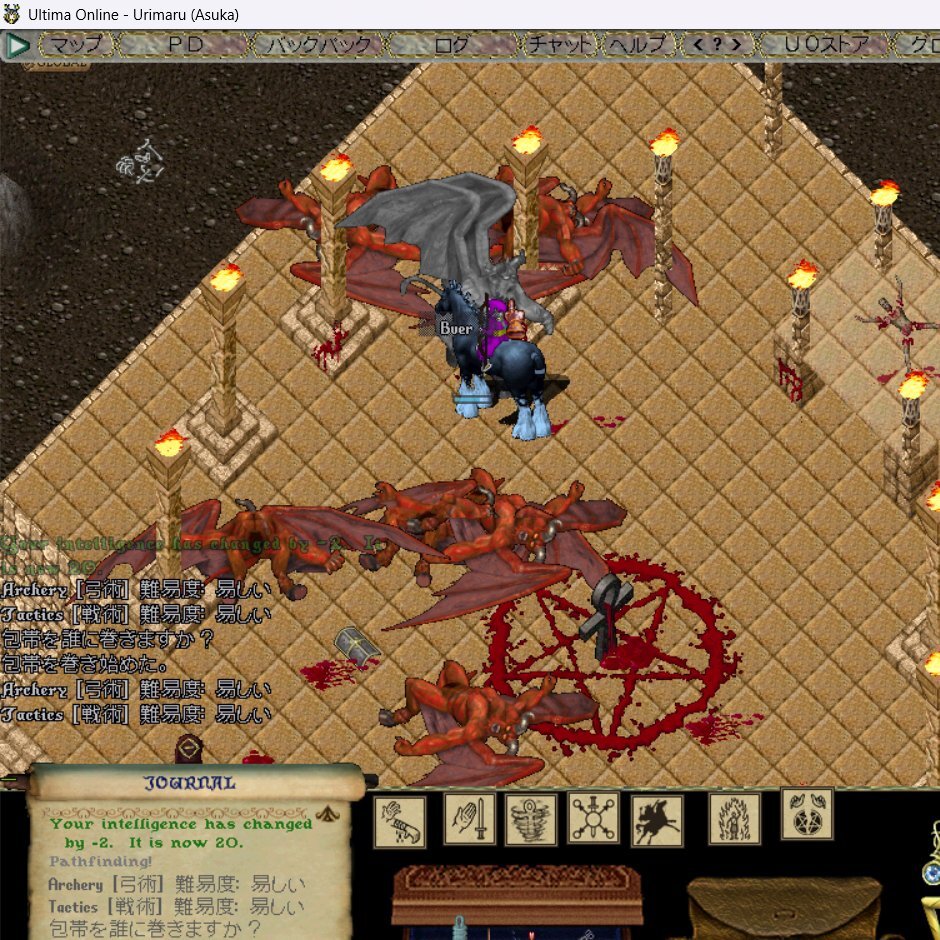Viewport: 940px width, 940px height.
Task: Open the マップ menu
Action: coord(76,45)
